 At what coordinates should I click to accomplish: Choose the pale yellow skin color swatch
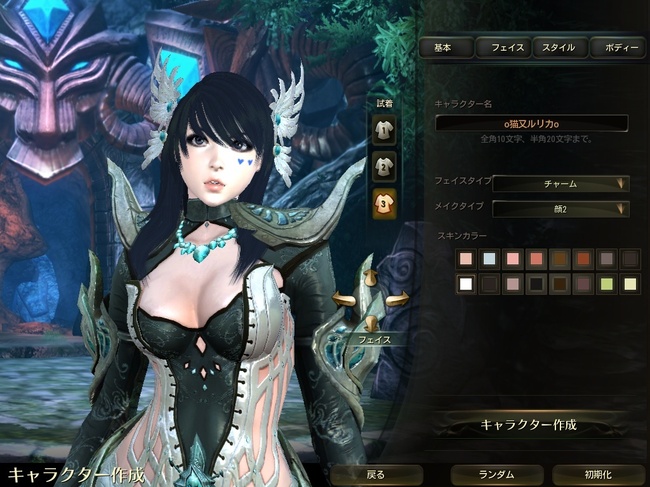(630, 284)
